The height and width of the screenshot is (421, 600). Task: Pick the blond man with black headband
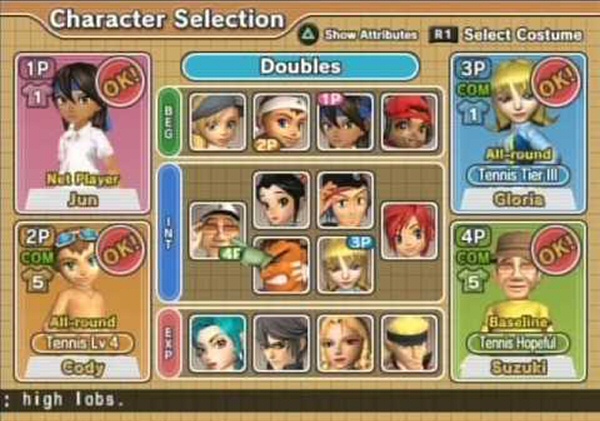(x=409, y=343)
